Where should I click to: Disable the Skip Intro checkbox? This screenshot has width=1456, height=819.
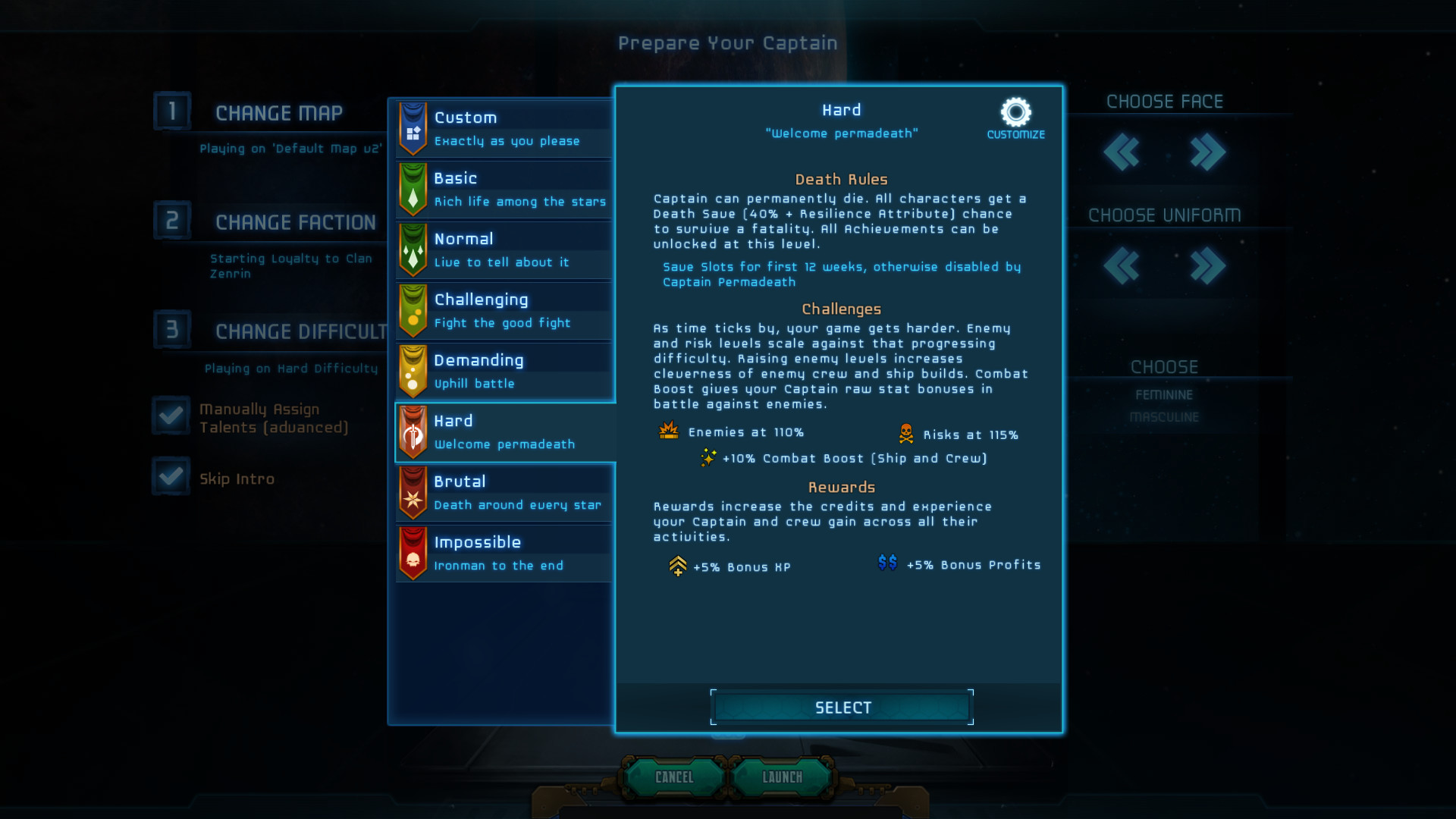(x=171, y=476)
